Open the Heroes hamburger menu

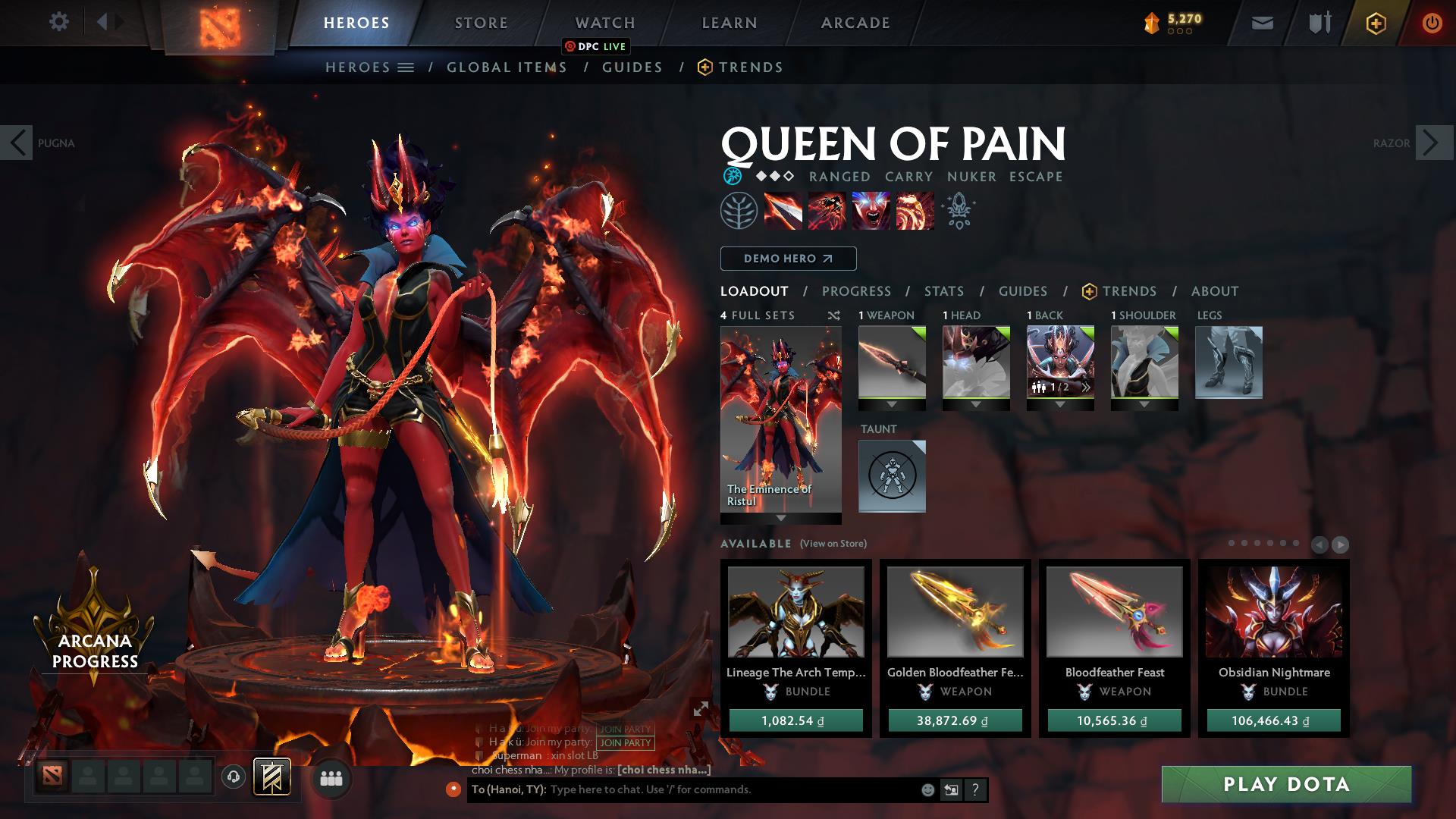405,67
